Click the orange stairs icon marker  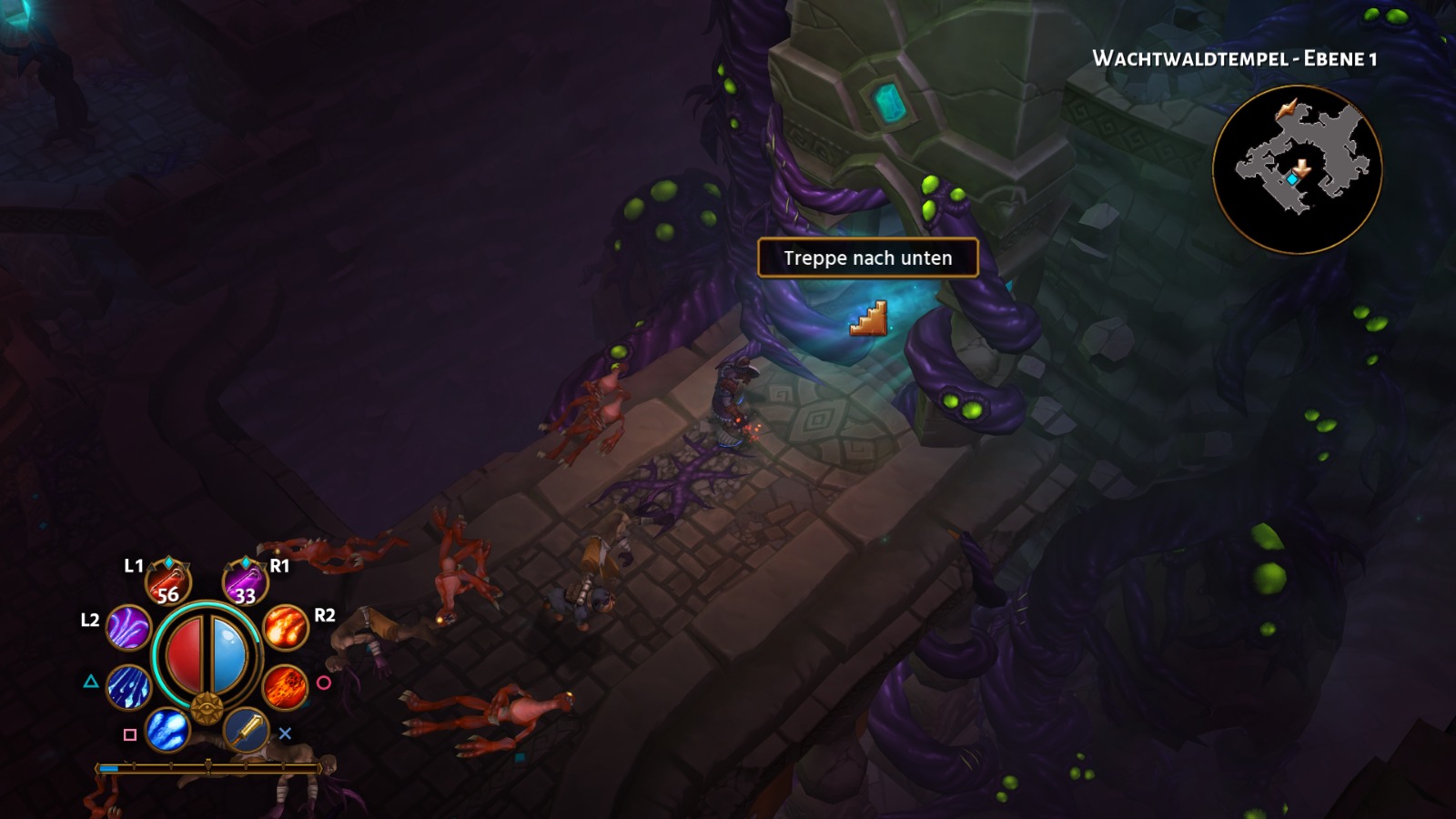868,318
